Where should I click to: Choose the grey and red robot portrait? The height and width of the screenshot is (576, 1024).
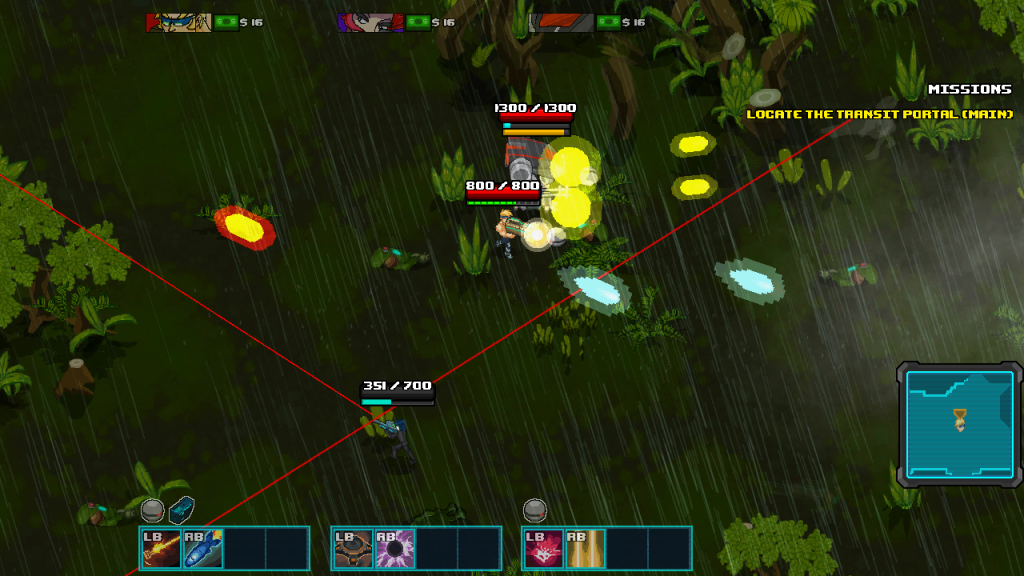(562, 22)
